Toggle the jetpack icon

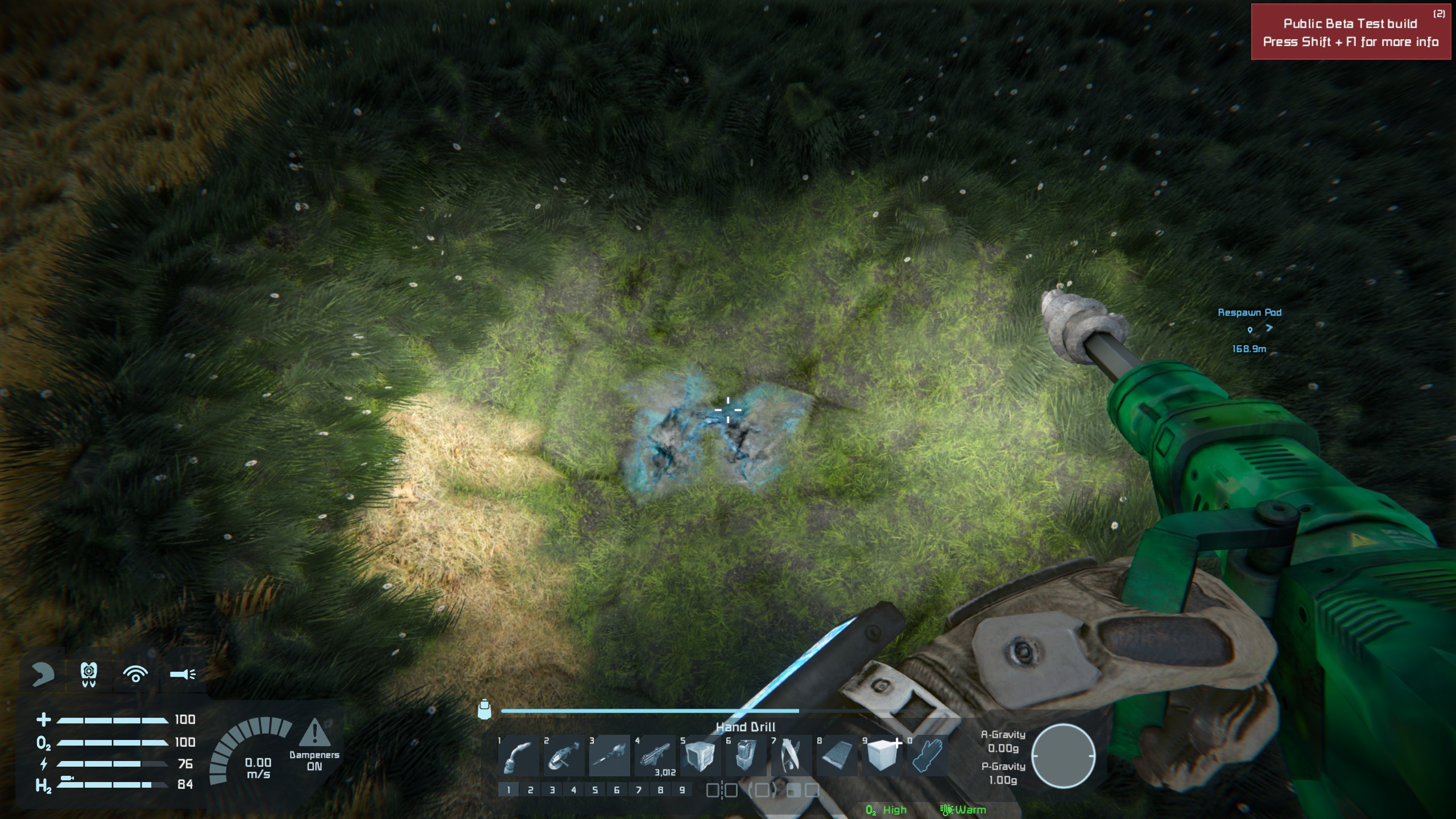pos(88,675)
